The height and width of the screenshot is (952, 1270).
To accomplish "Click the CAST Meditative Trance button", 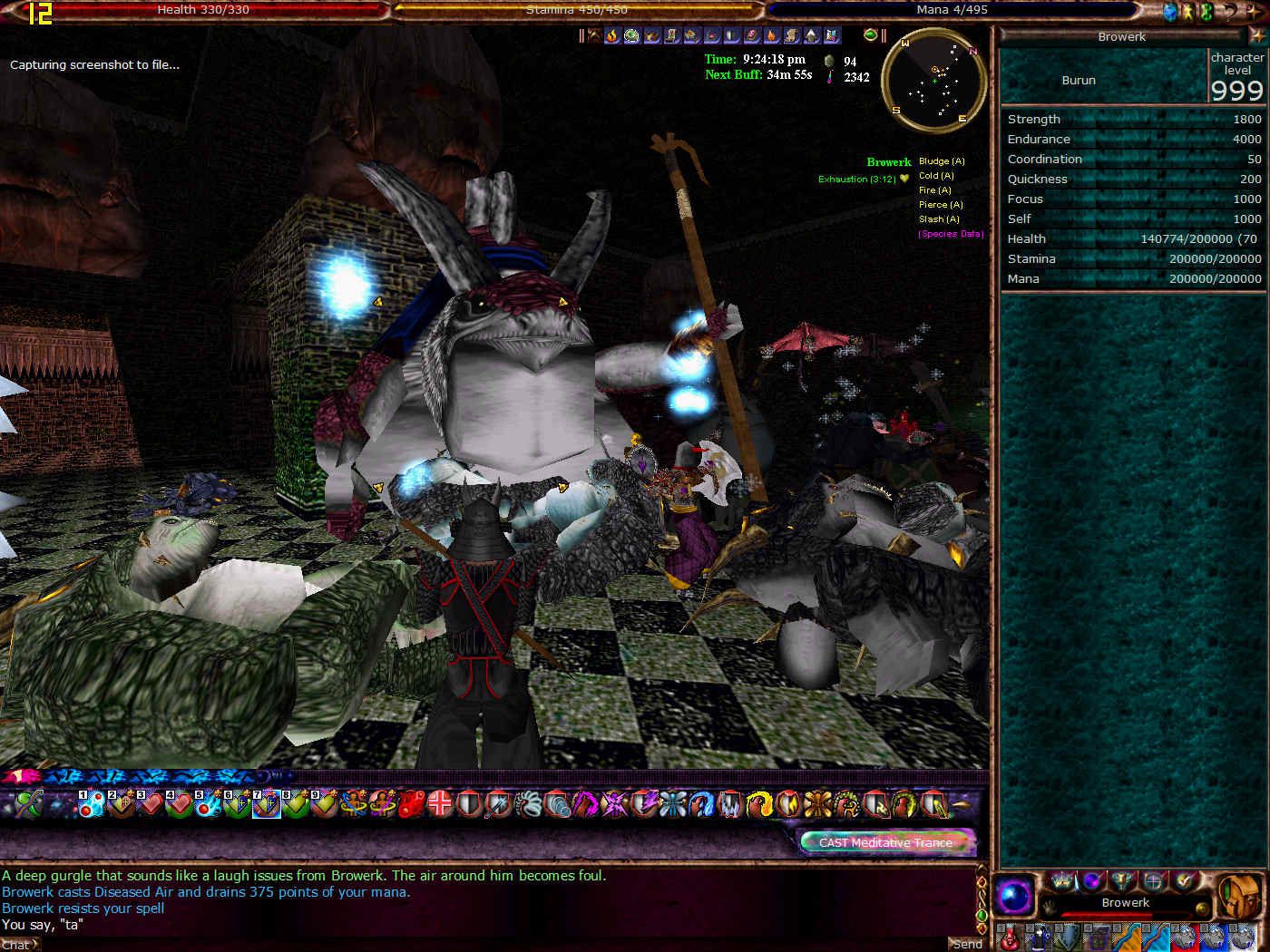I will click(885, 842).
